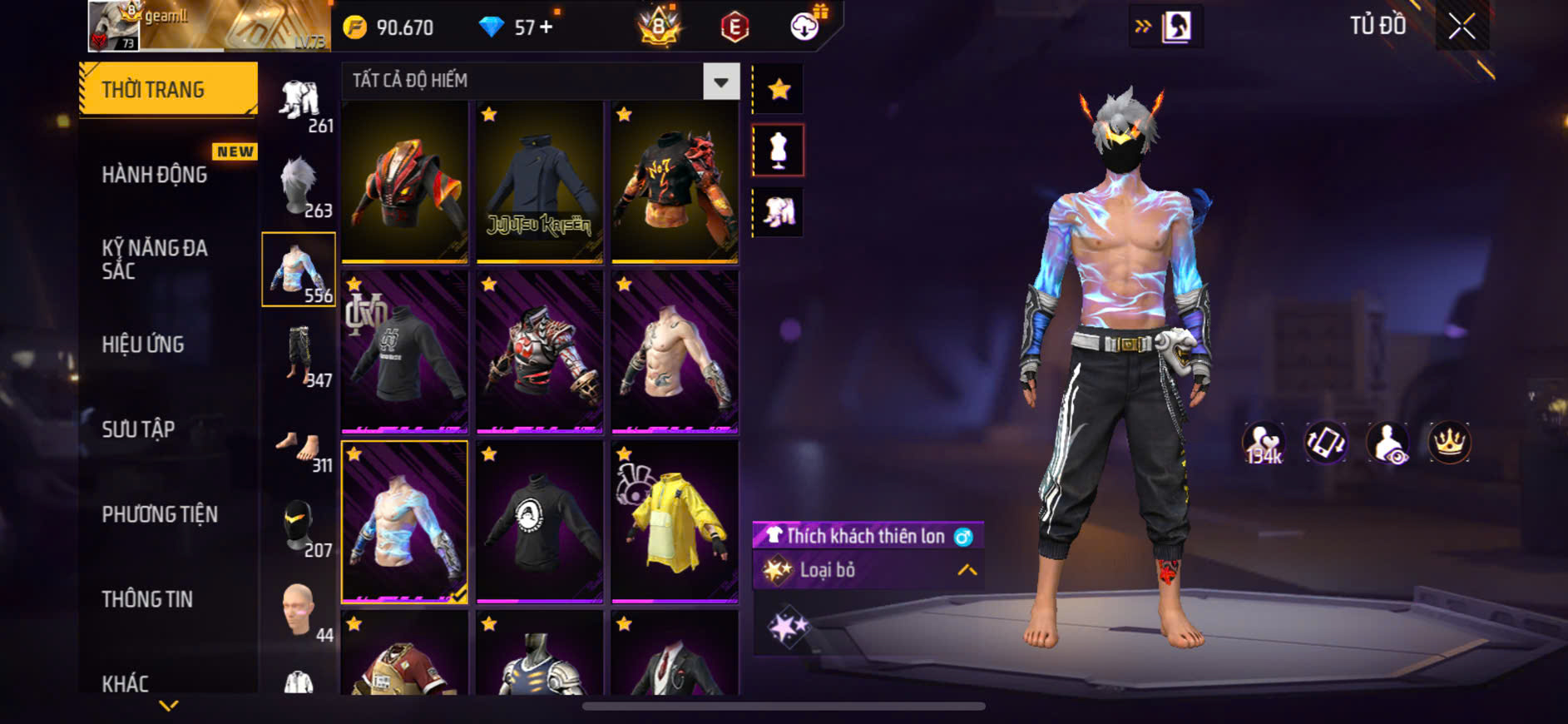Add diamonds with the plus button
This screenshot has height=724, width=1568.
pos(547,27)
